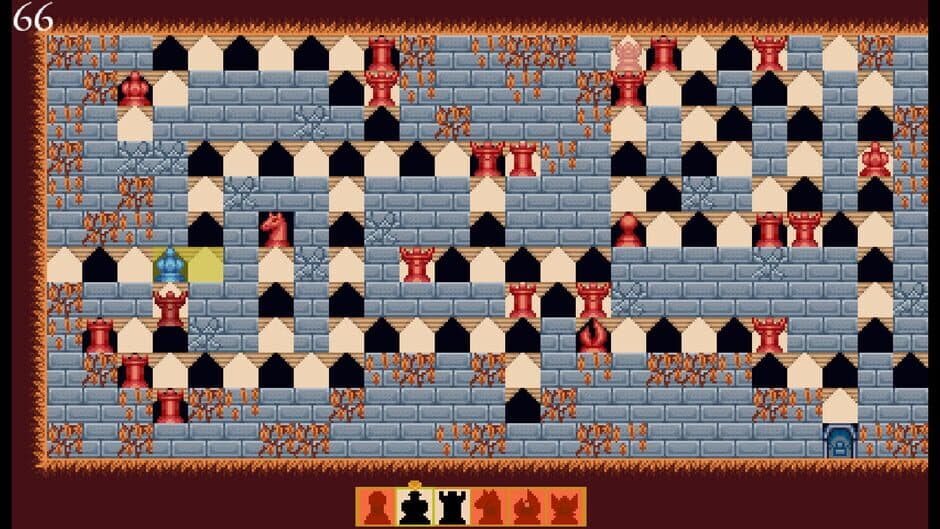Click the blue player piece on the board
940x529 pixels.
(x=170, y=265)
